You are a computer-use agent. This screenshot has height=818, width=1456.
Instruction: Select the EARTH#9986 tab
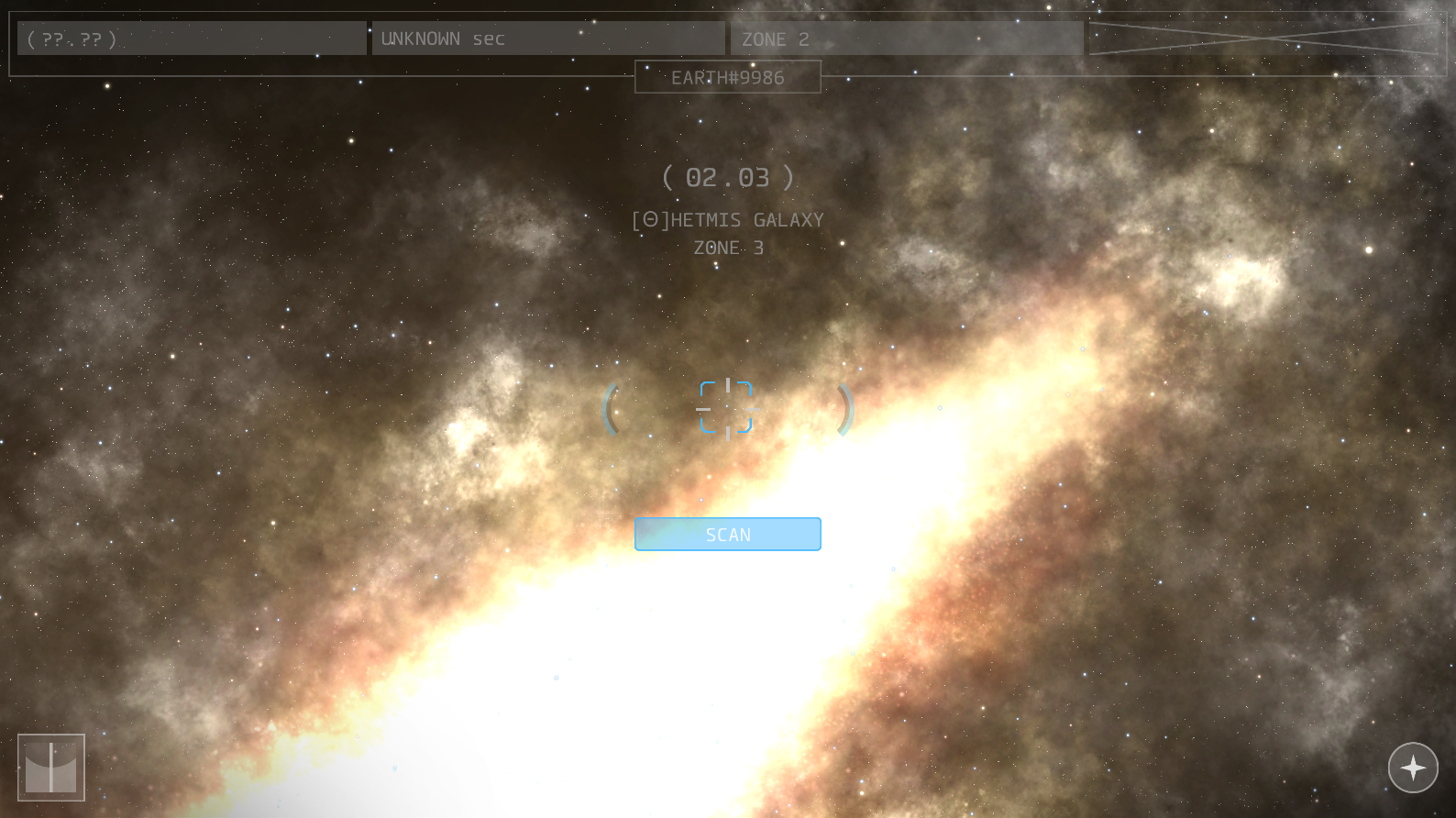point(727,77)
